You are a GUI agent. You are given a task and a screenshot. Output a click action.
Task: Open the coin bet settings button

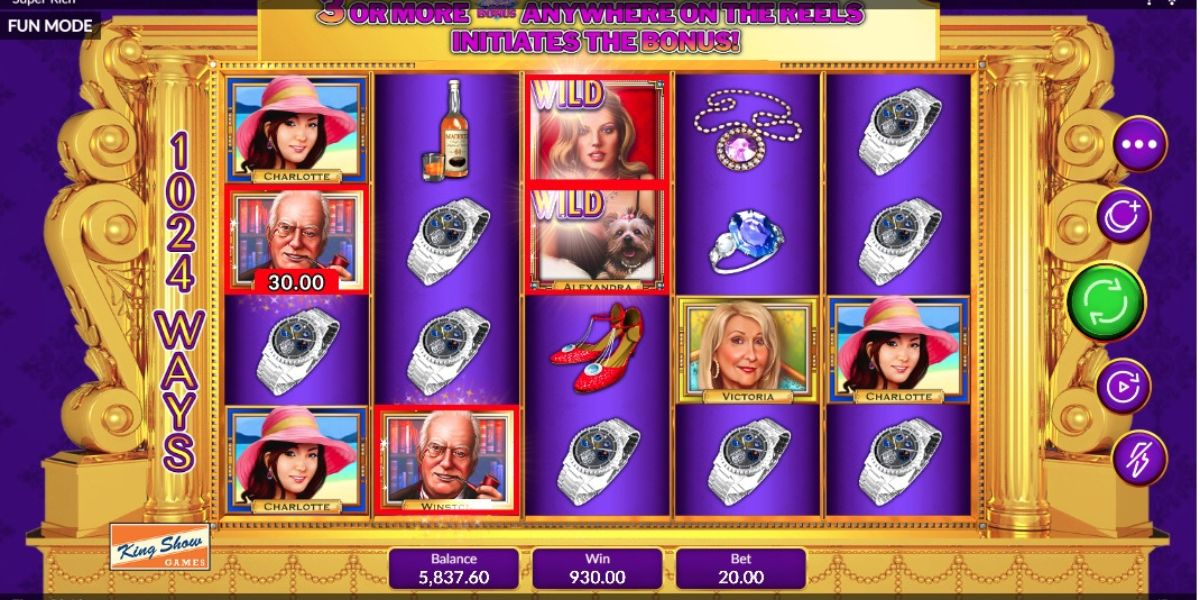[1124, 215]
